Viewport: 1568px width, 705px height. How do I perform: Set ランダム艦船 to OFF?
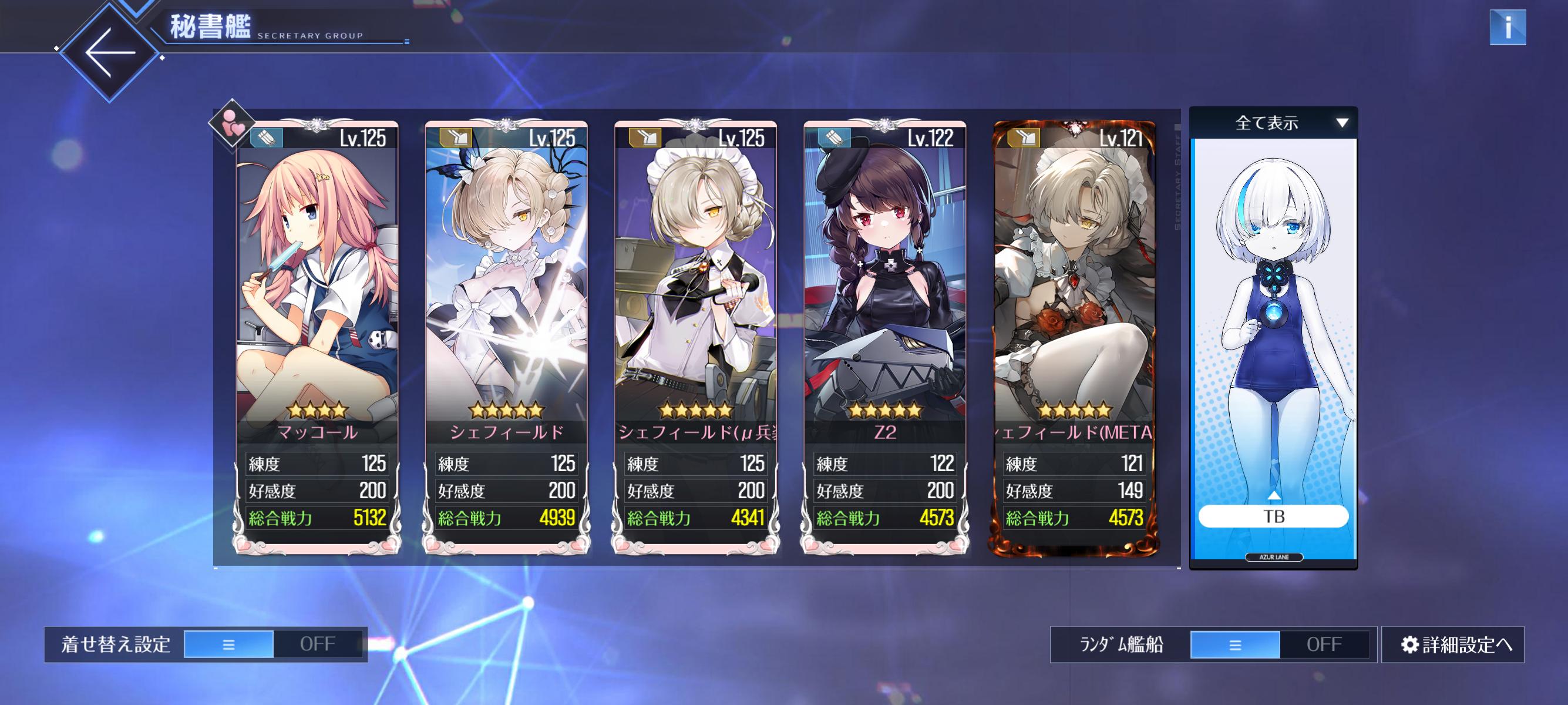(x=1324, y=644)
